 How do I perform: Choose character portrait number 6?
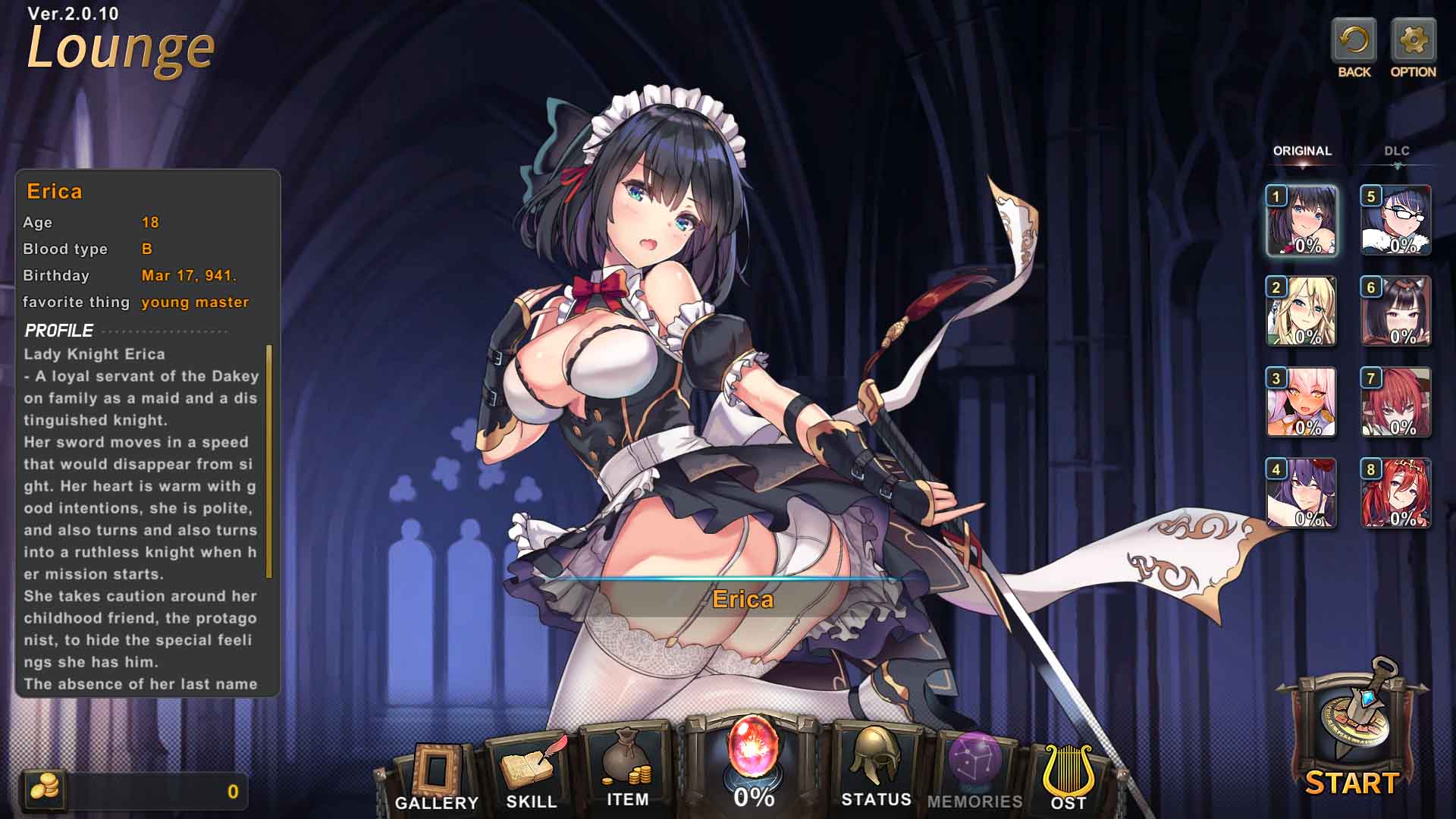pos(1396,312)
